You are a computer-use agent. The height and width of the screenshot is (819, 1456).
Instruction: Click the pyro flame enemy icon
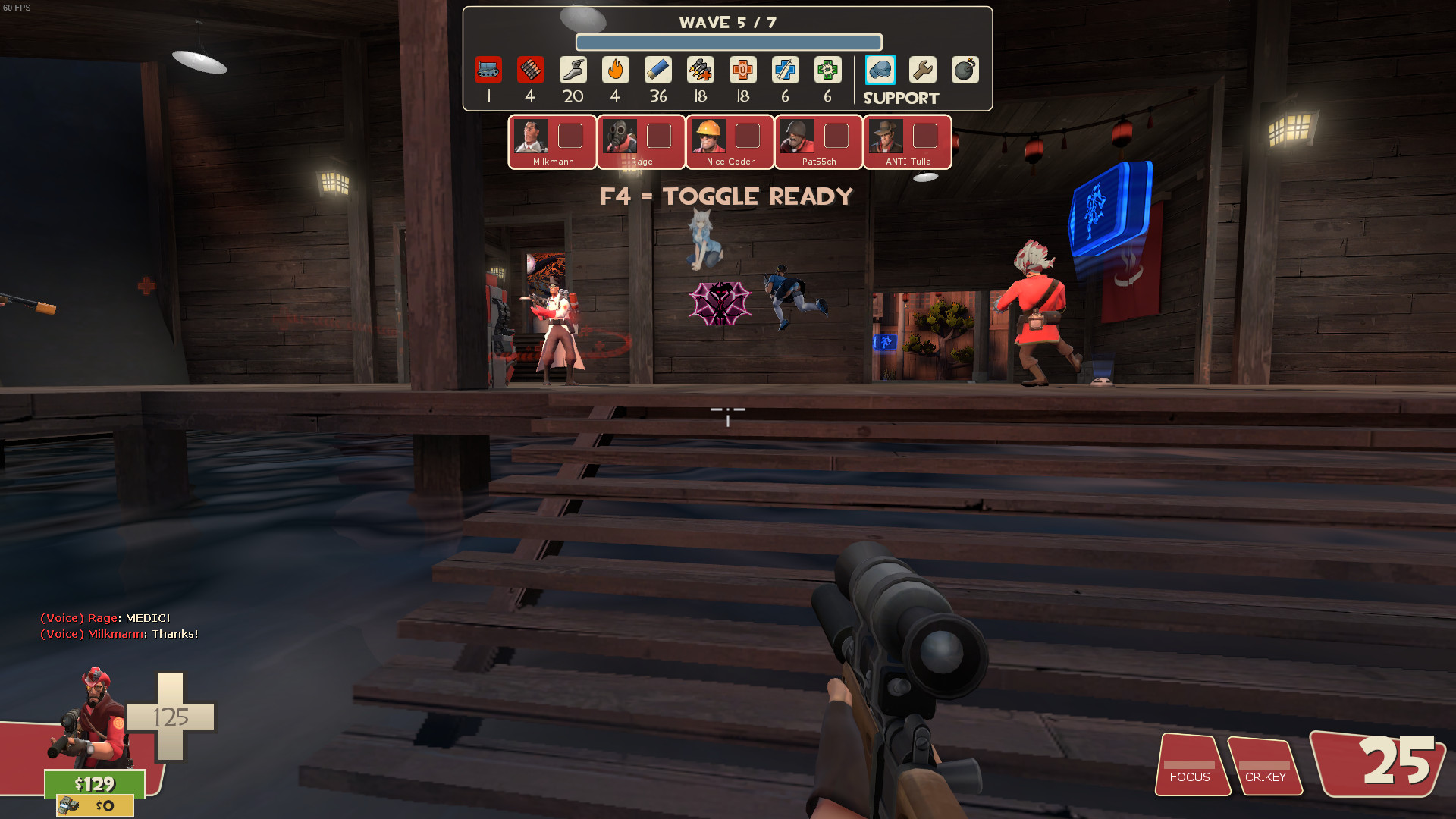[x=615, y=71]
